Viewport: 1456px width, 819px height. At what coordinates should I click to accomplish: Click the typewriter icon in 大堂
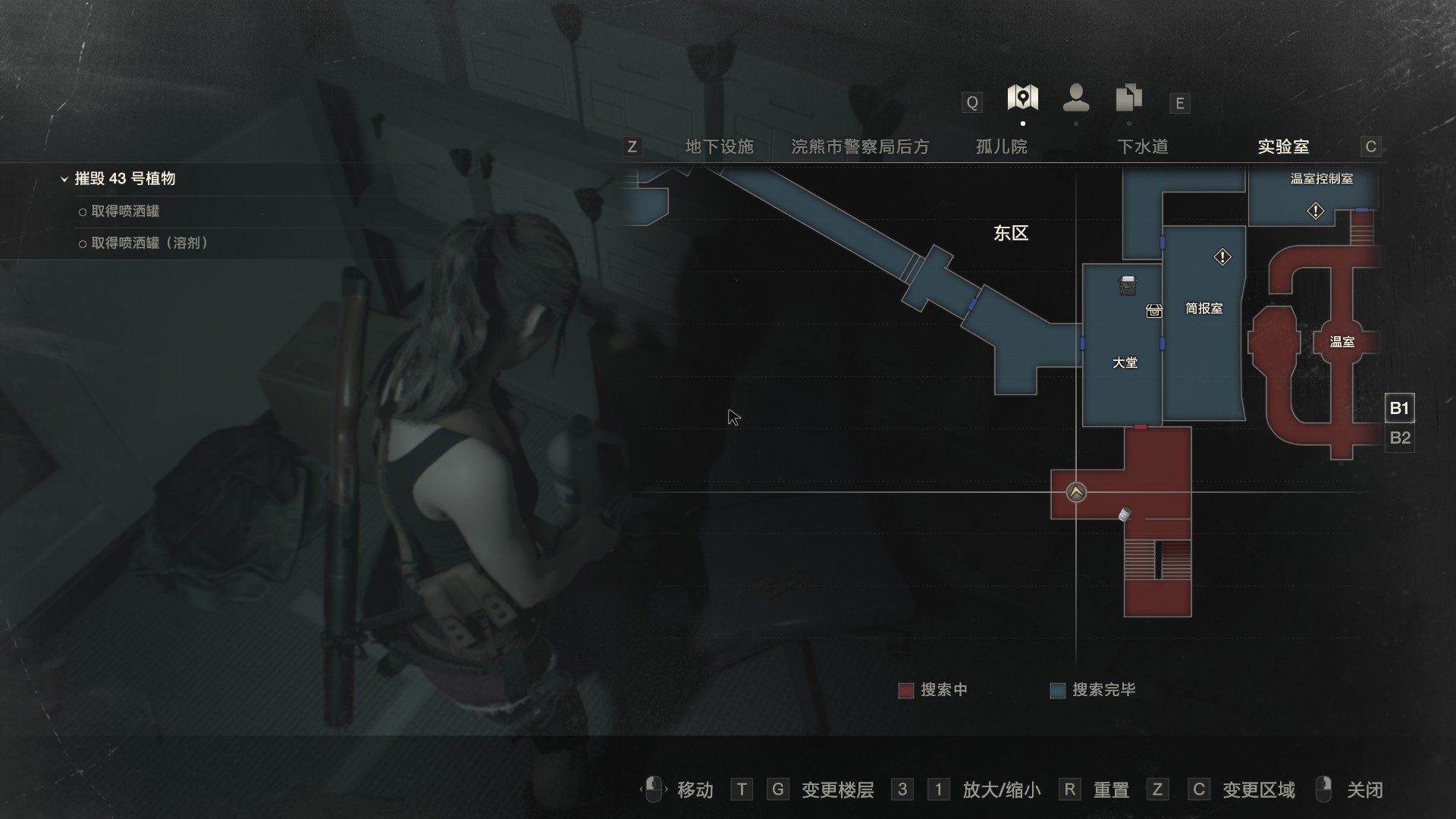1128,285
